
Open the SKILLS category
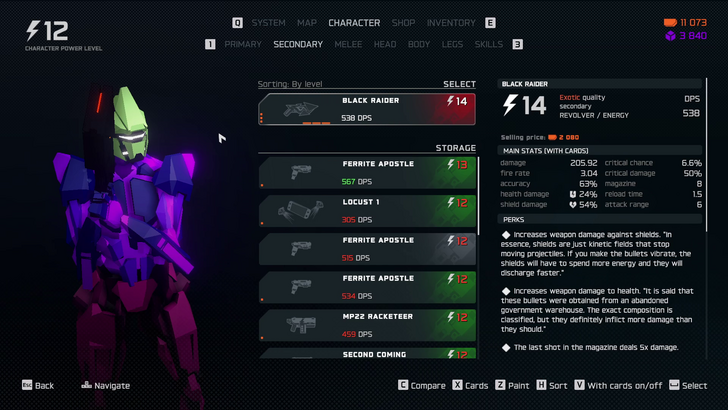coord(489,44)
